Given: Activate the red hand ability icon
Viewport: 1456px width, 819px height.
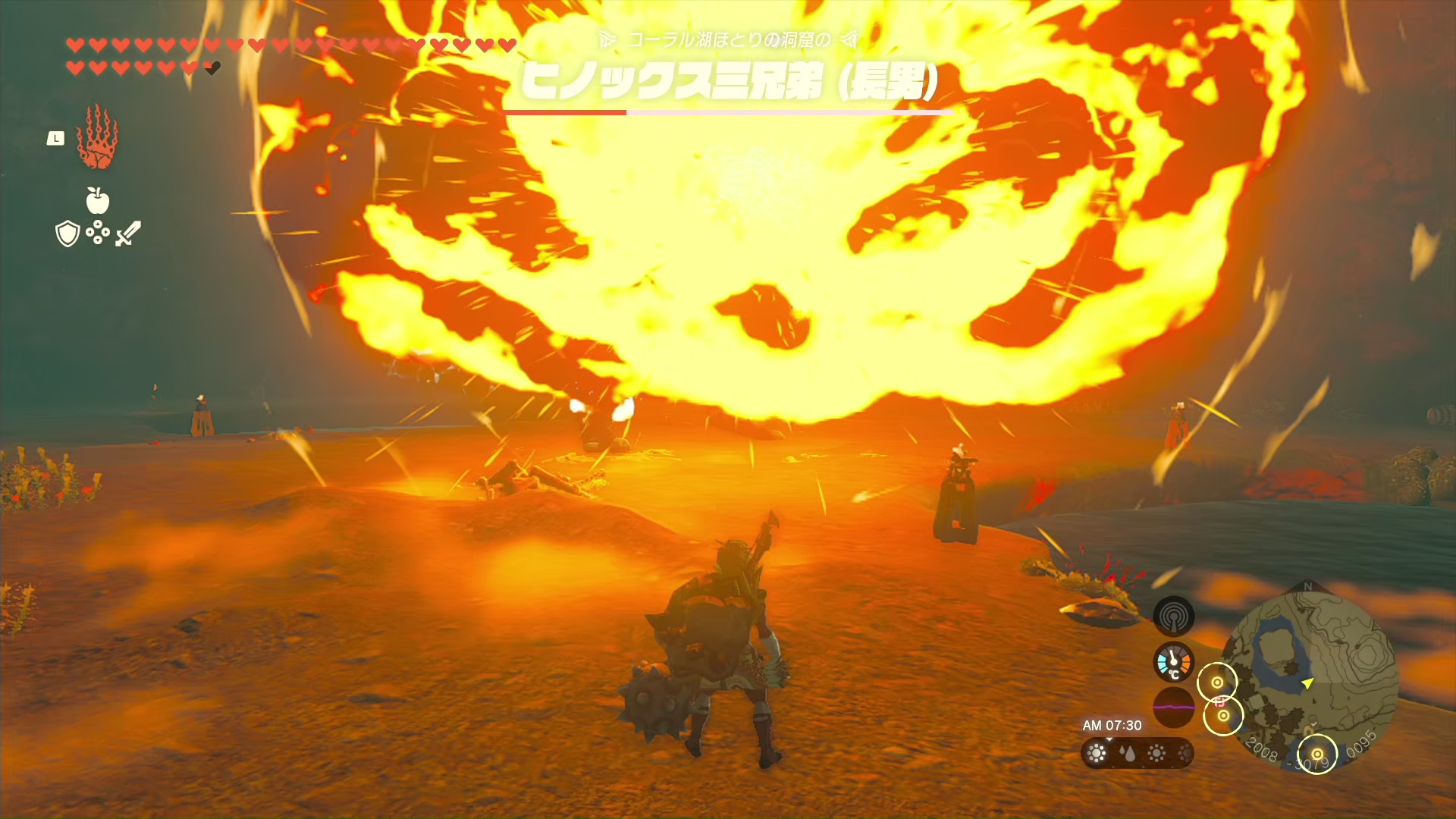Looking at the screenshot, I should [97, 137].
